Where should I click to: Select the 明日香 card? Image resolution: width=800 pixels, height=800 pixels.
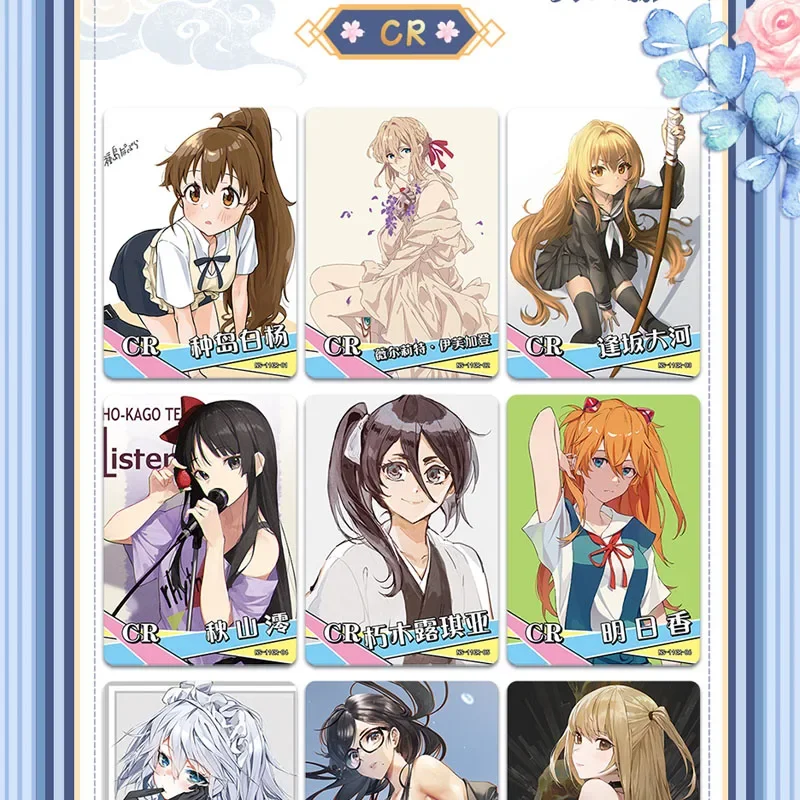click(603, 530)
